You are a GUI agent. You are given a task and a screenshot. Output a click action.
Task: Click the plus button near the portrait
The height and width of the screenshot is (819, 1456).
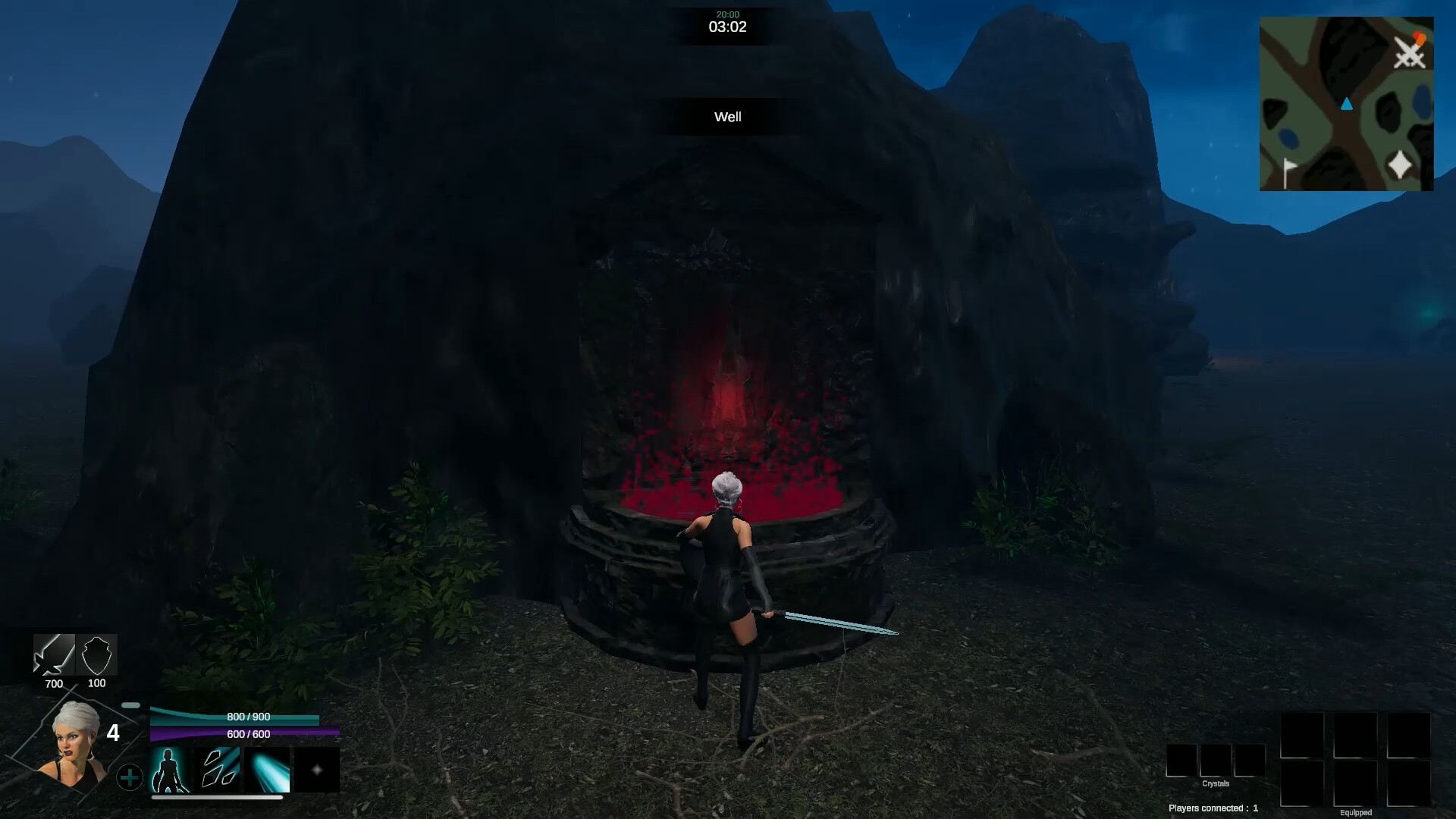coord(130,777)
